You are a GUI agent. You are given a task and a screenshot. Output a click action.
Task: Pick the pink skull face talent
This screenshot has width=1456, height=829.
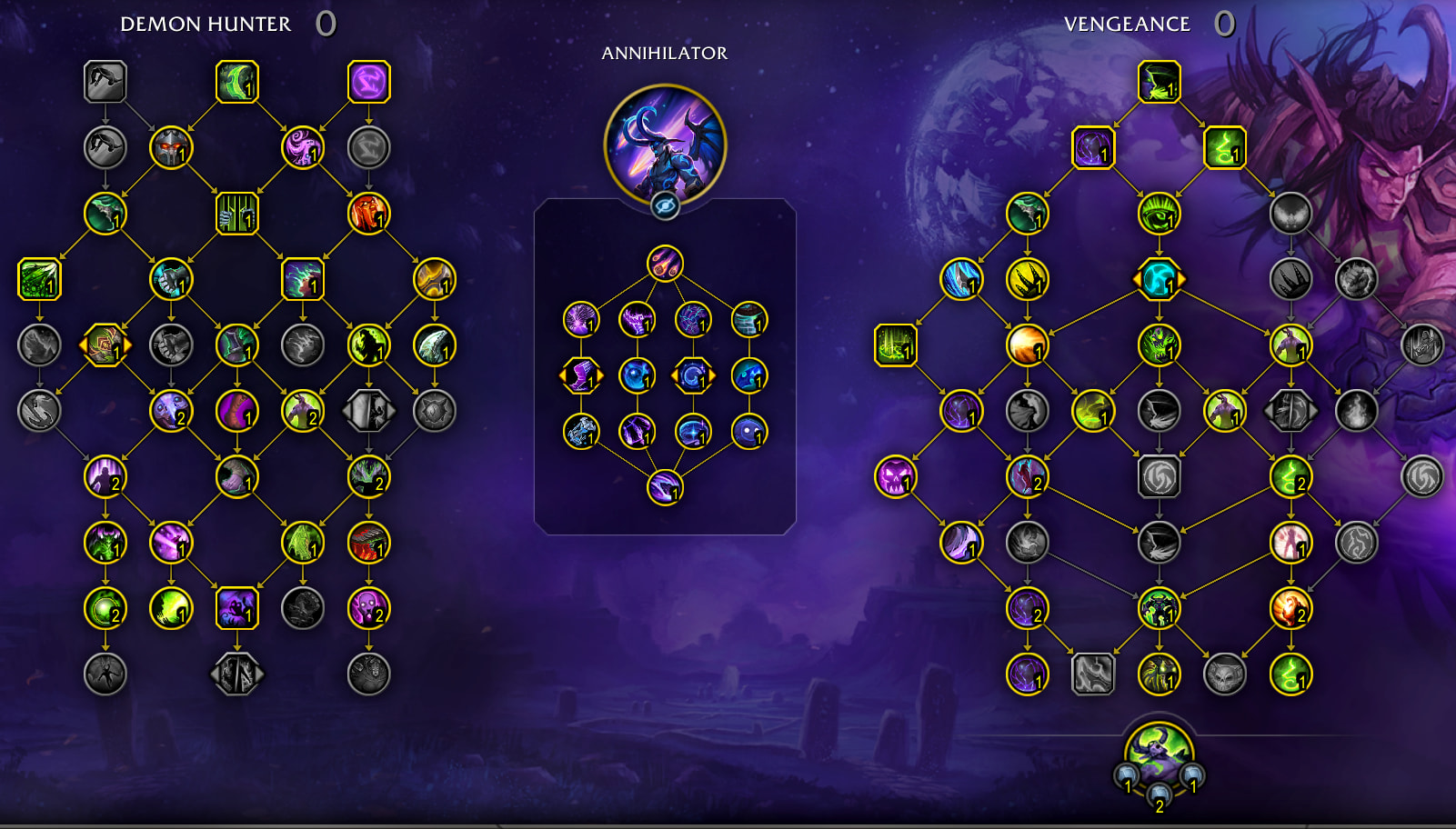click(x=368, y=608)
